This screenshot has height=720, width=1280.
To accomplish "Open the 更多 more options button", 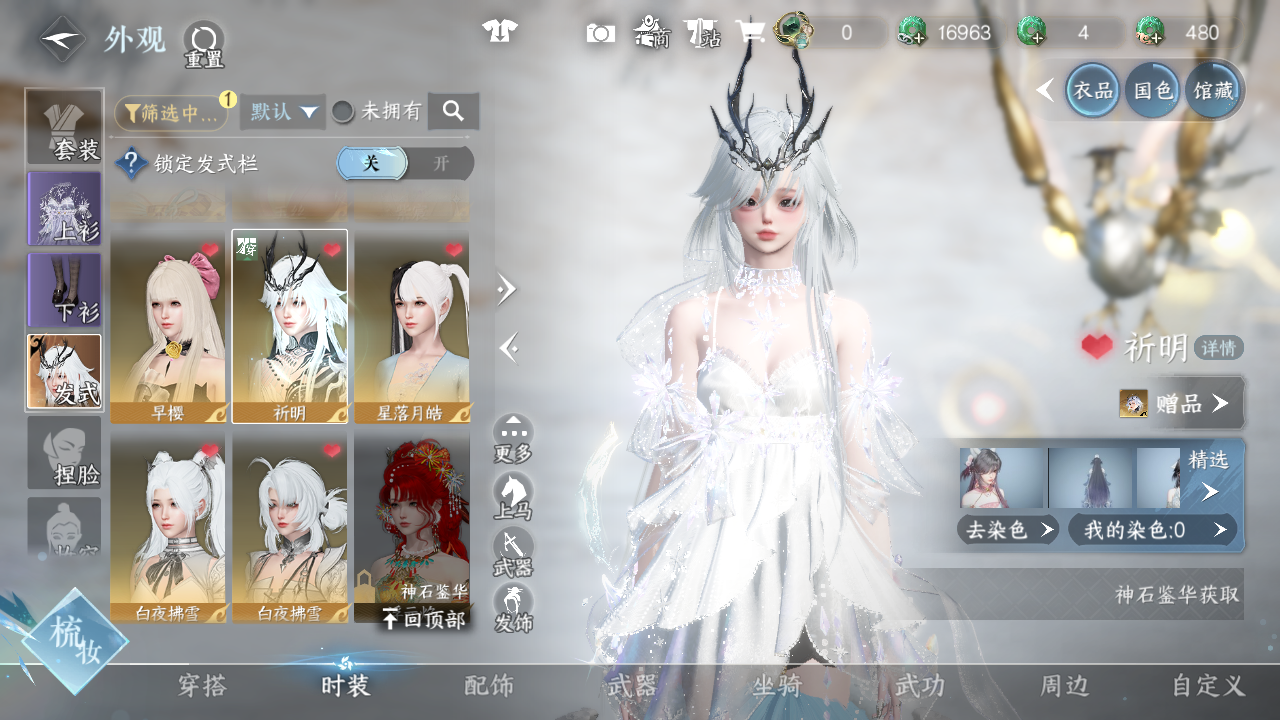I will pos(513,439).
